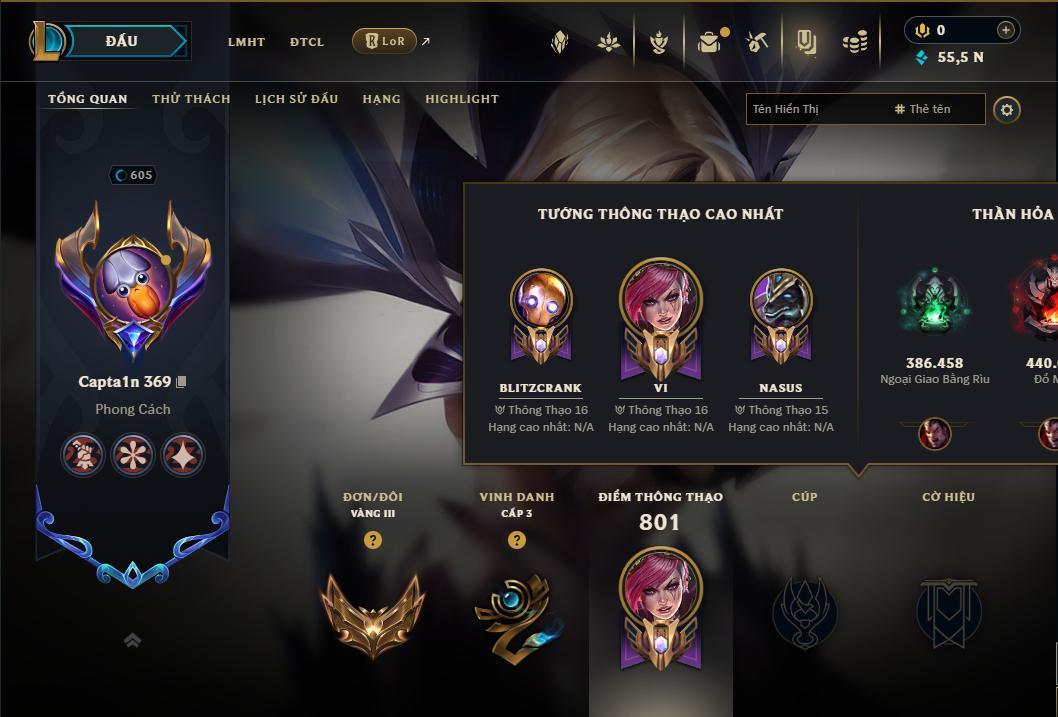
Task: Switch to the THỬ THÁCH tab
Action: point(191,99)
